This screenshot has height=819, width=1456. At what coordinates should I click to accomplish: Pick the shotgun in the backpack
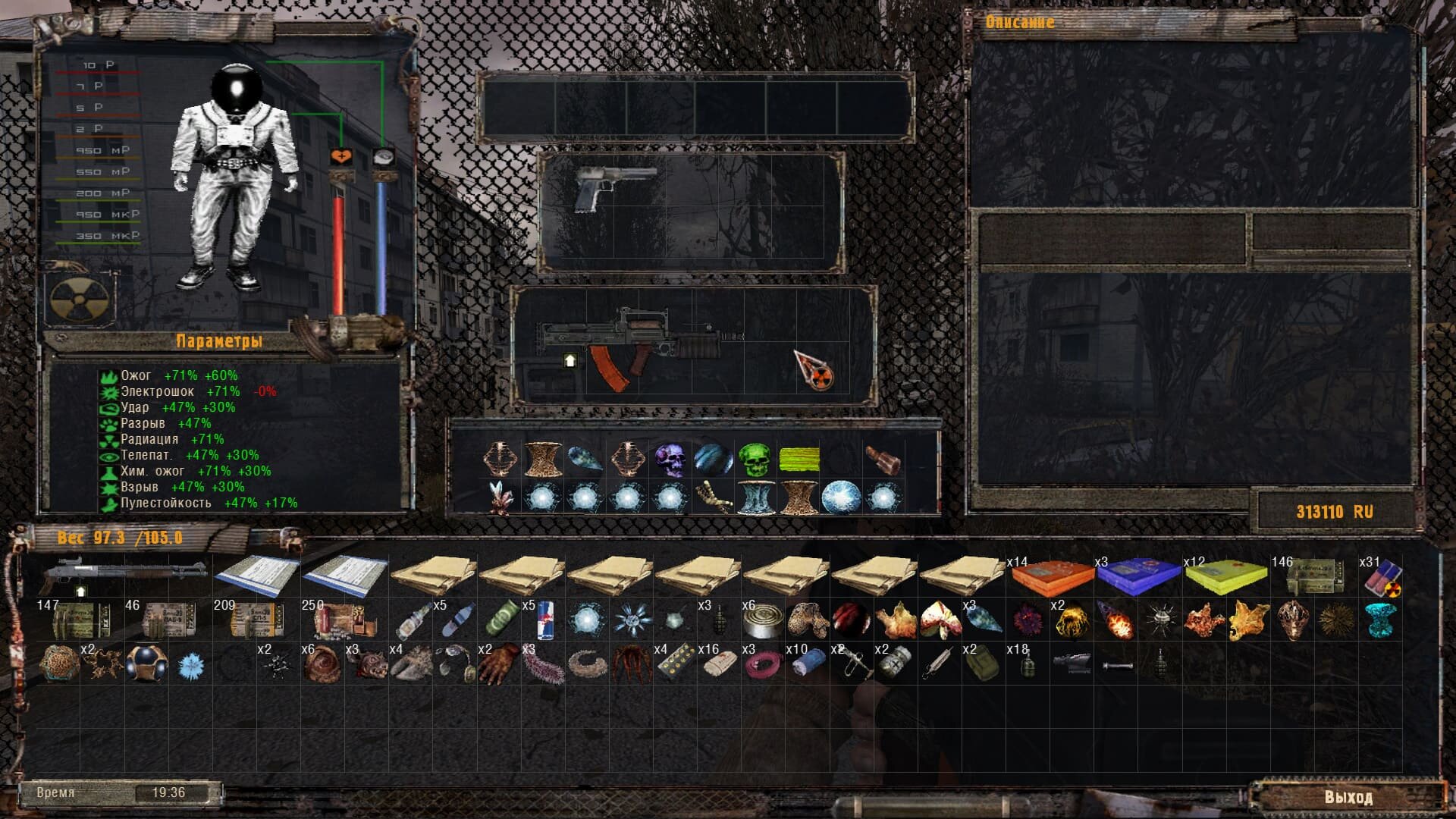click(x=125, y=576)
